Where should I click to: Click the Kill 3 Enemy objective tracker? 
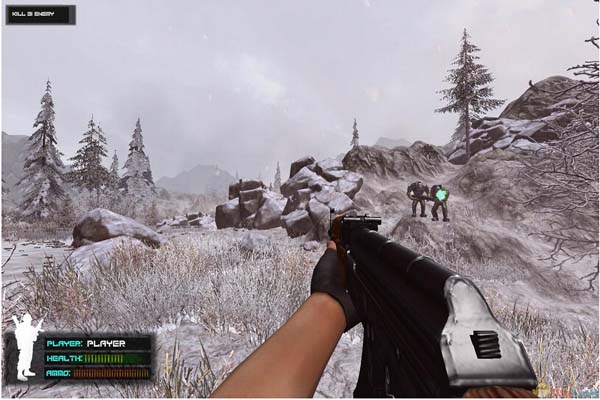[x=40, y=15]
